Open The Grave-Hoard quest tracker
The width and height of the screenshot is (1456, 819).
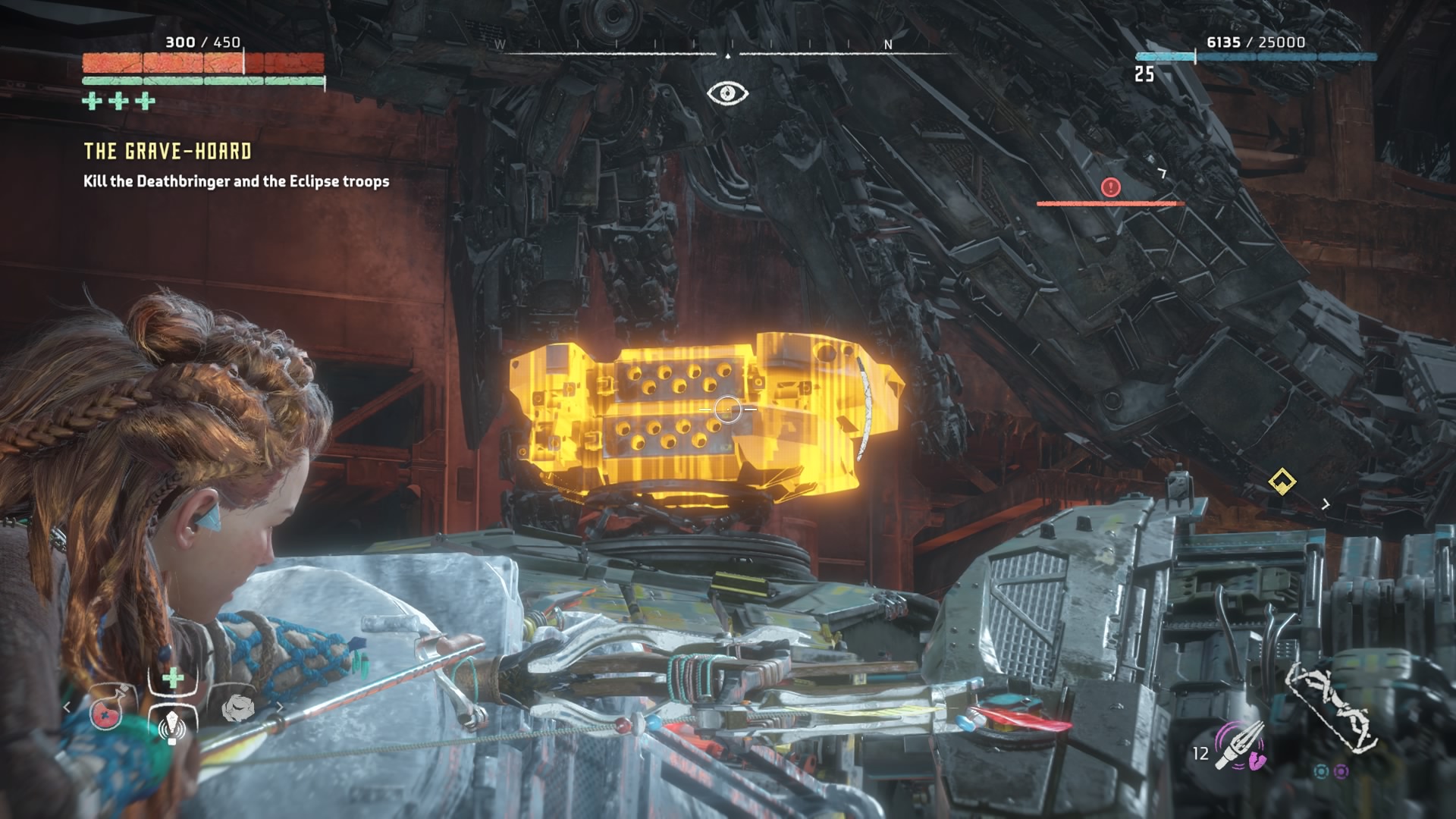tap(168, 152)
